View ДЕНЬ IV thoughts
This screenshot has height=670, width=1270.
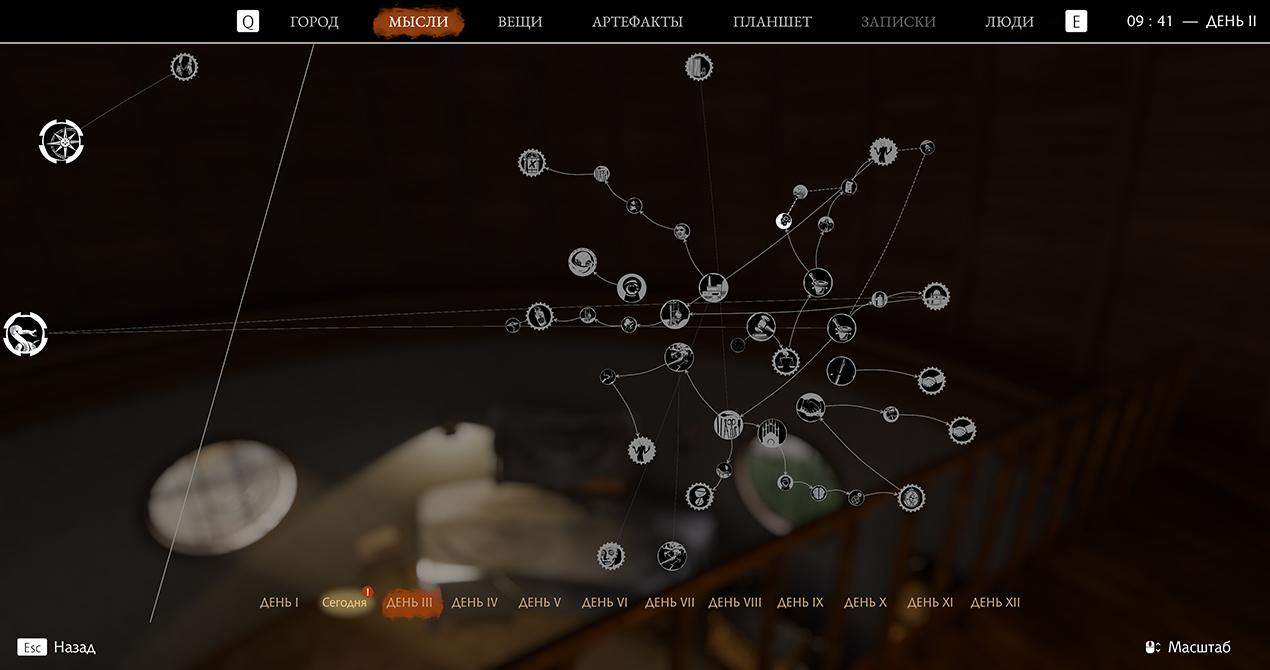474,603
